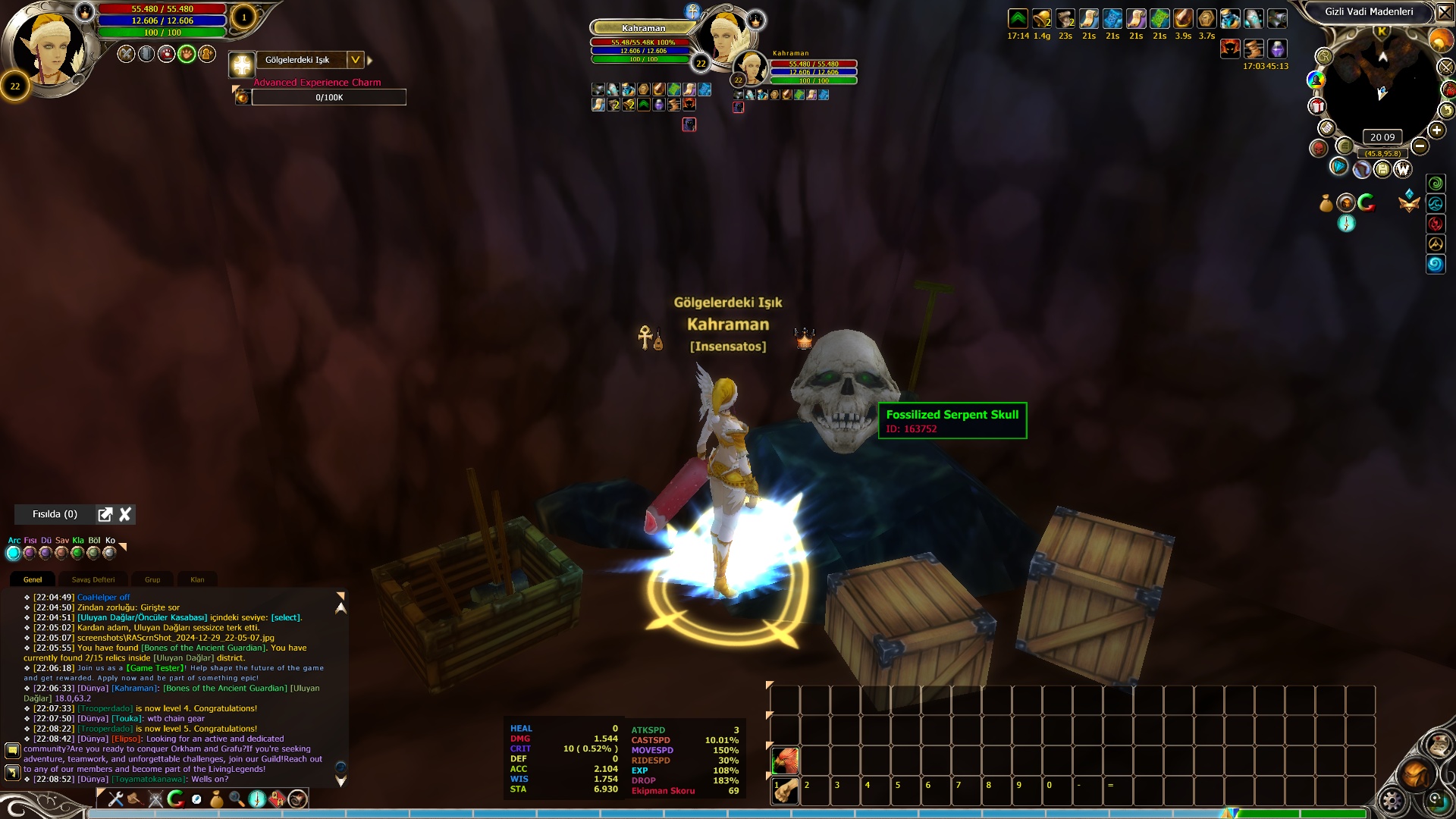This screenshot has width=1456, height=819.
Task: Open the W button below minimap
Action: point(1402,169)
